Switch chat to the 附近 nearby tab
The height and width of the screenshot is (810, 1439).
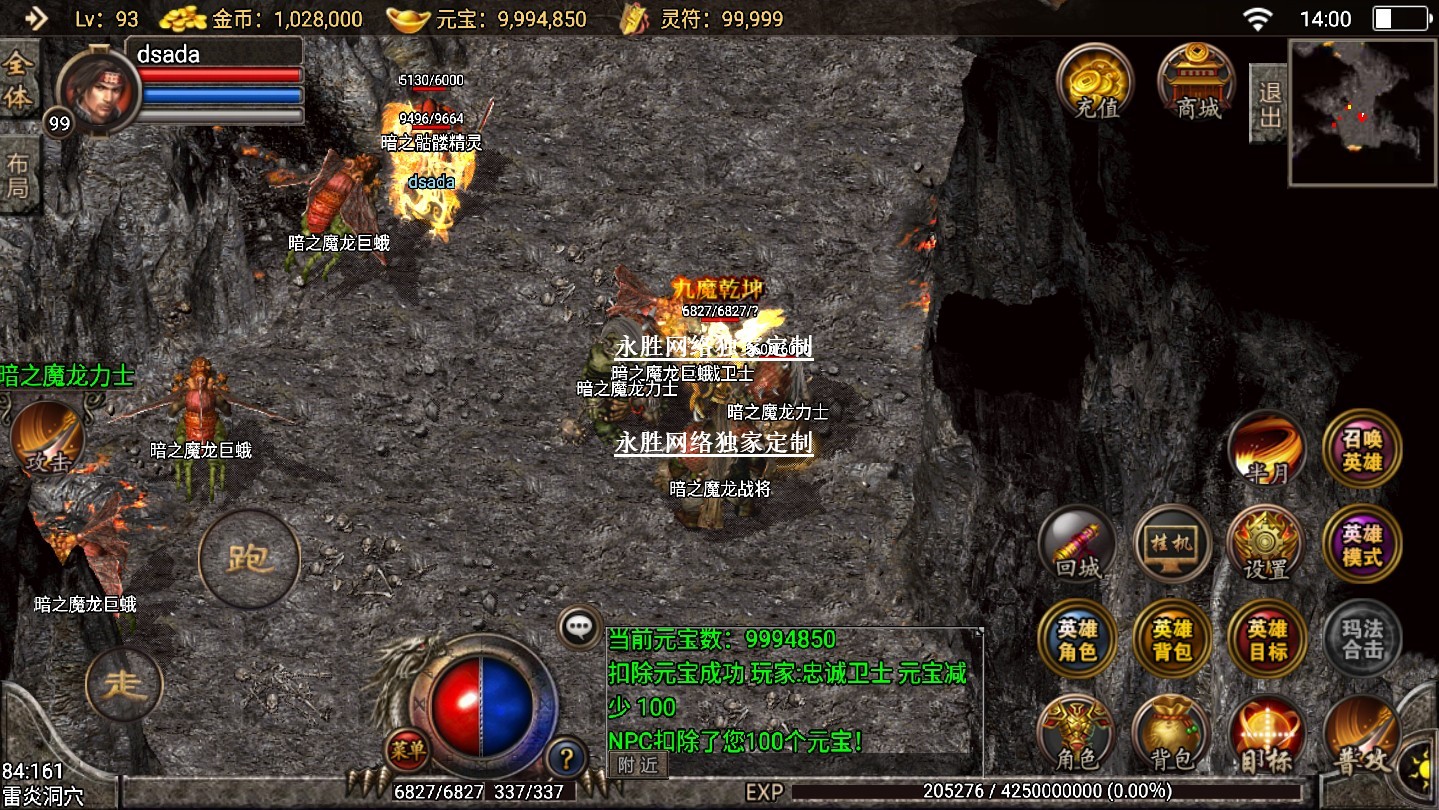point(638,765)
